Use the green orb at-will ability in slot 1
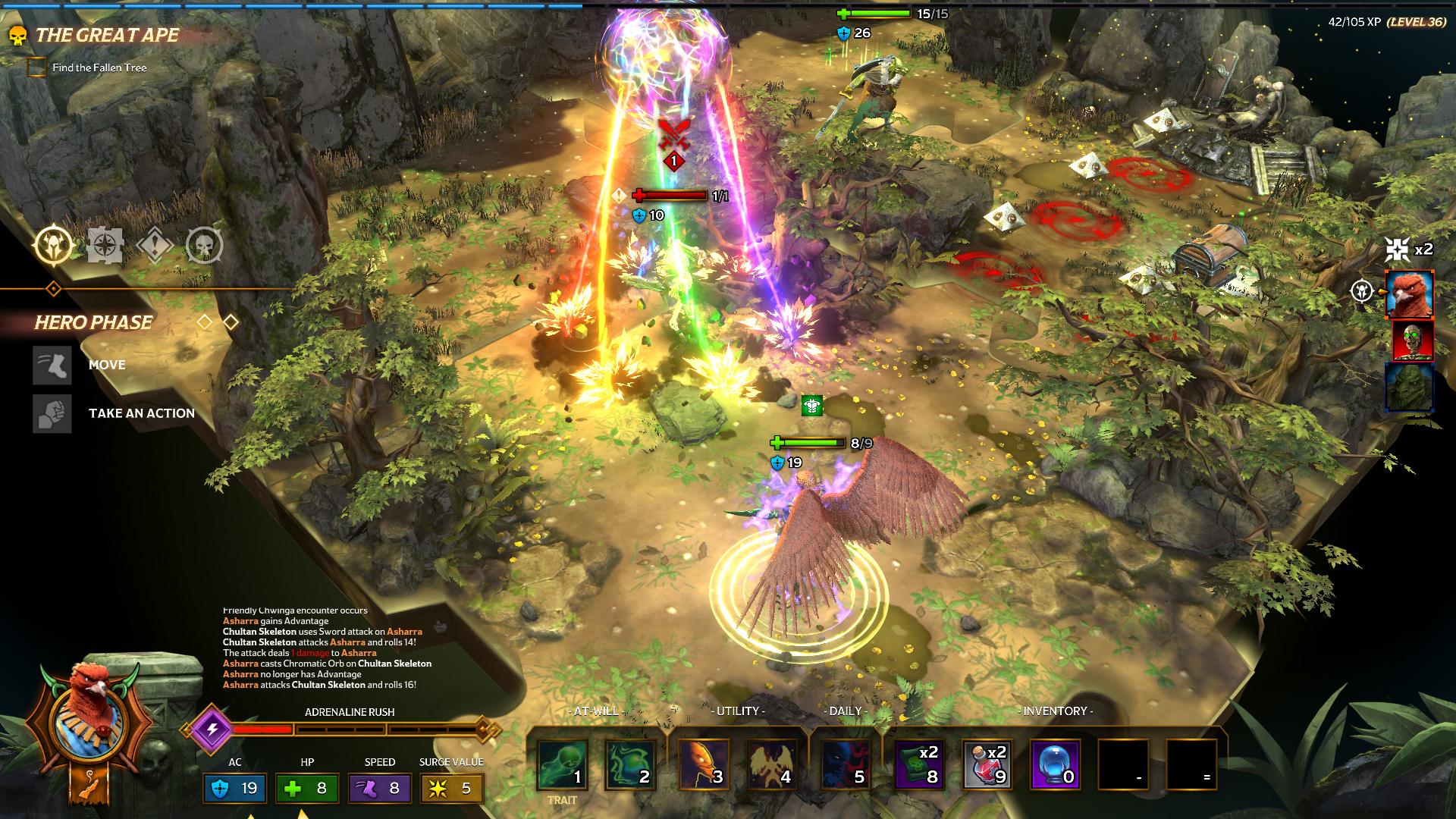 pos(562,764)
